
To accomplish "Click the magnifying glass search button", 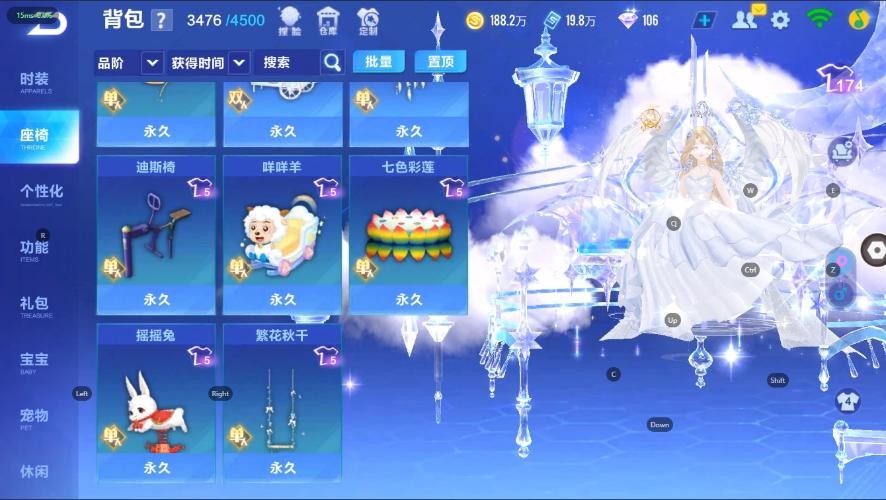I will pos(332,62).
